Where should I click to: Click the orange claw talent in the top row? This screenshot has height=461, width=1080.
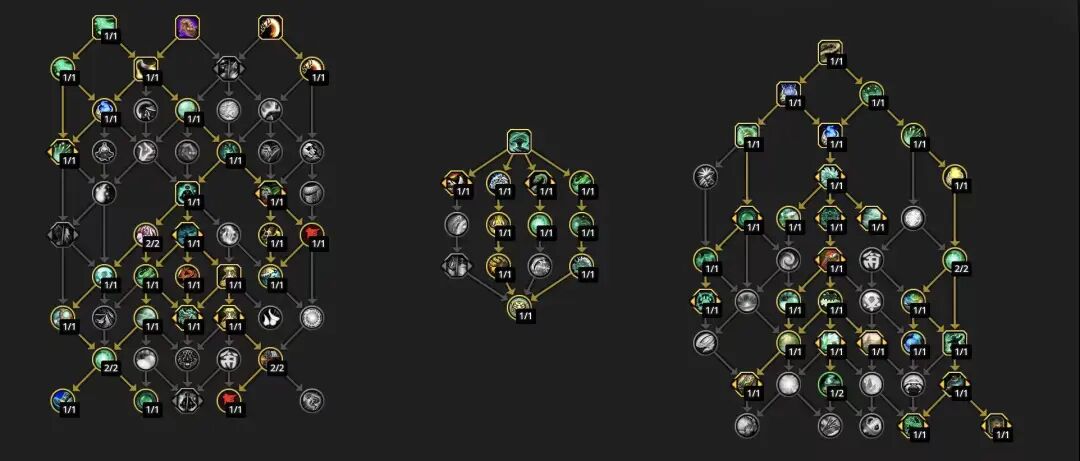(270, 27)
